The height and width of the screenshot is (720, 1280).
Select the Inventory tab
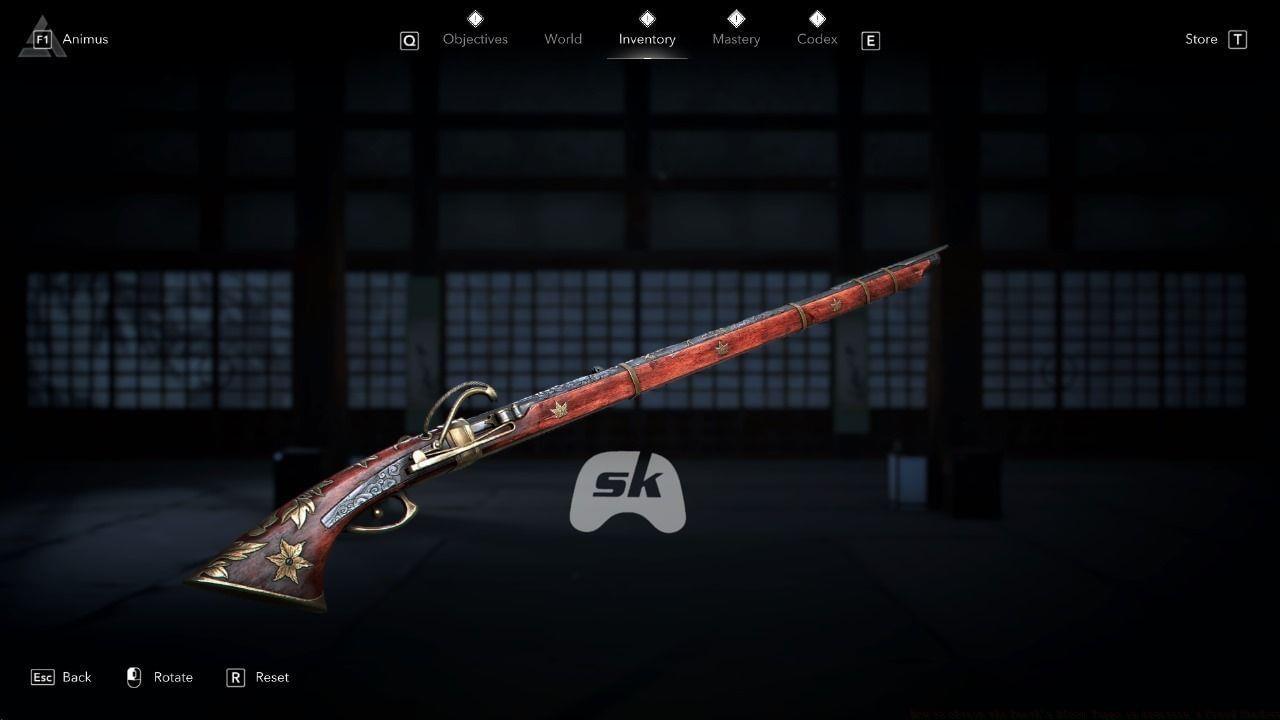[647, 39]
